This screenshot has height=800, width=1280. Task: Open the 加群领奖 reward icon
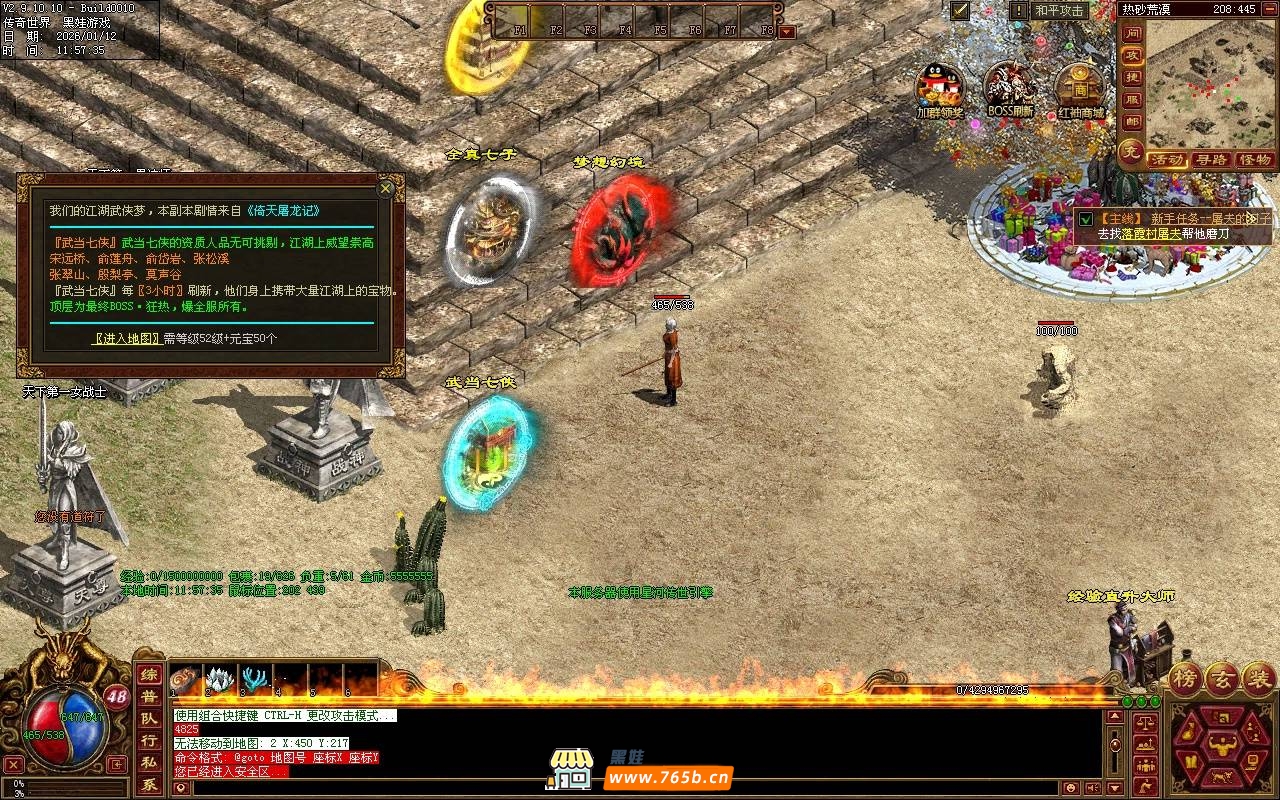point(939,87)
